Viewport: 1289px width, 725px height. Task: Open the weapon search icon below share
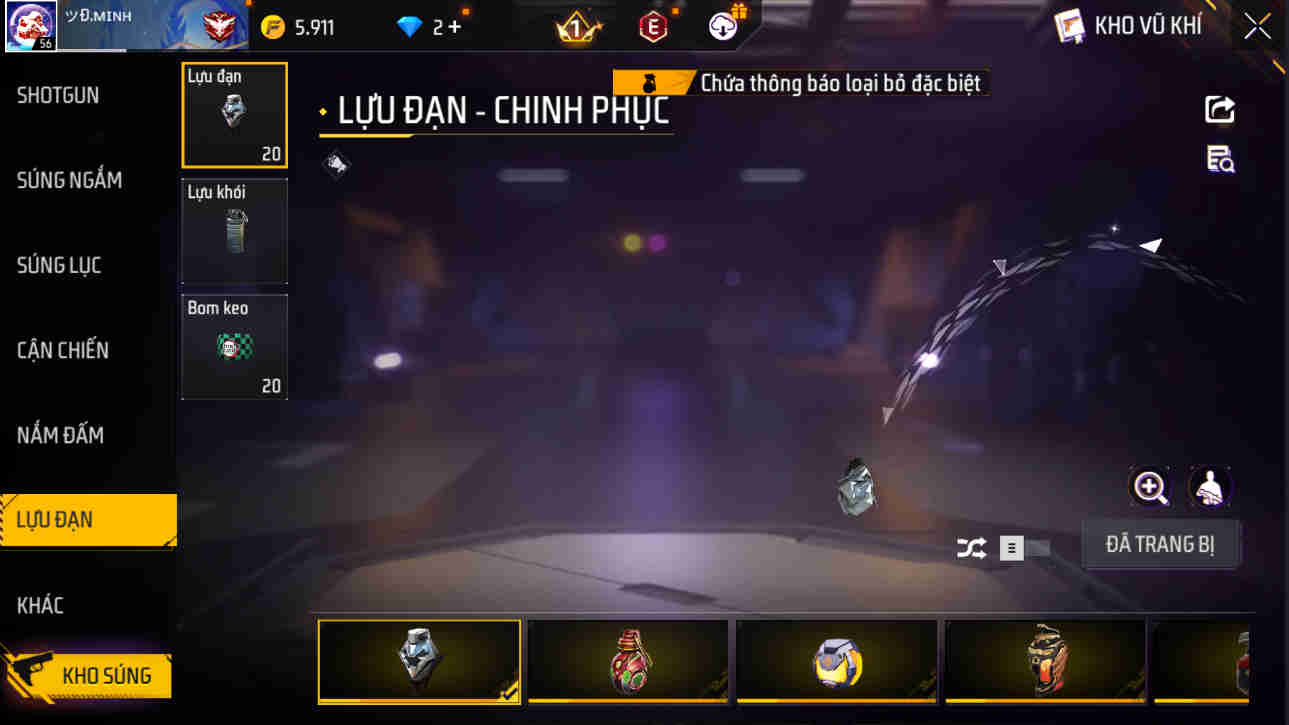point(1219,160)
